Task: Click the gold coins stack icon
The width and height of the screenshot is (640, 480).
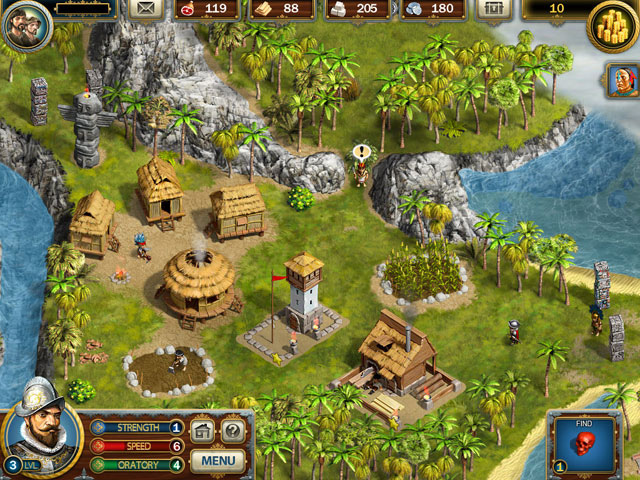Action: tap(612, 22)
